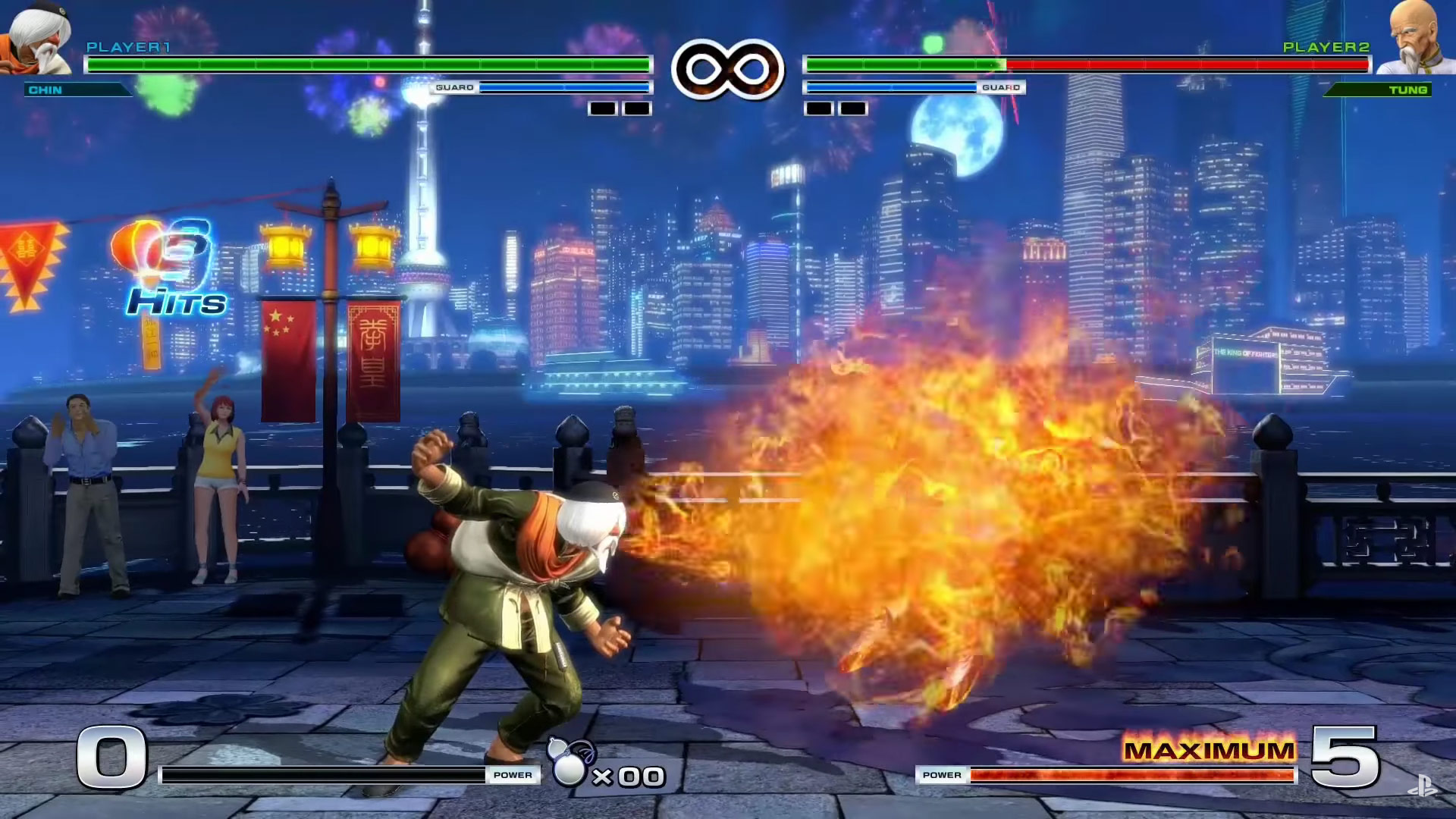Select the bomb gourd icon near x00 counter
The width and height of the screenshot is (1456, 819).
pos(570,766)
